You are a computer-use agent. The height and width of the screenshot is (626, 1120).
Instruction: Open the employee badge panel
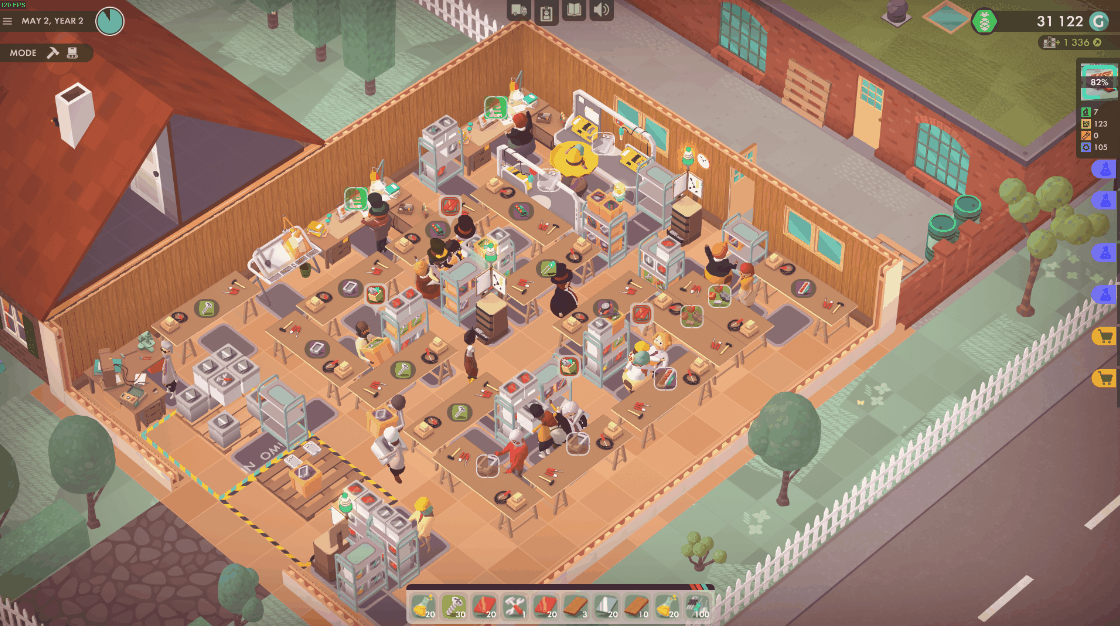pyautogui.click(x=546, y=11)
